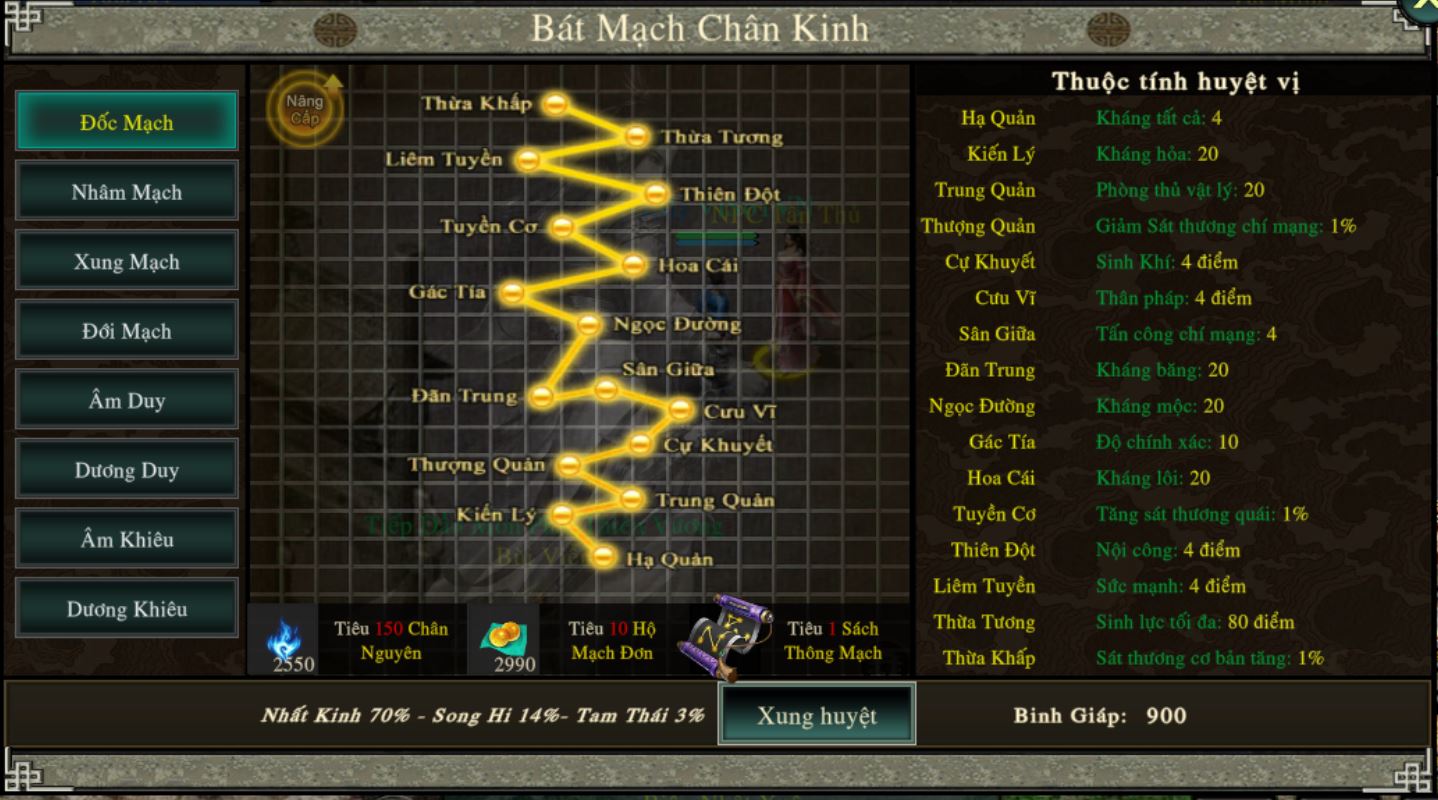Select the Xung Mạch tab

(127, 262)
